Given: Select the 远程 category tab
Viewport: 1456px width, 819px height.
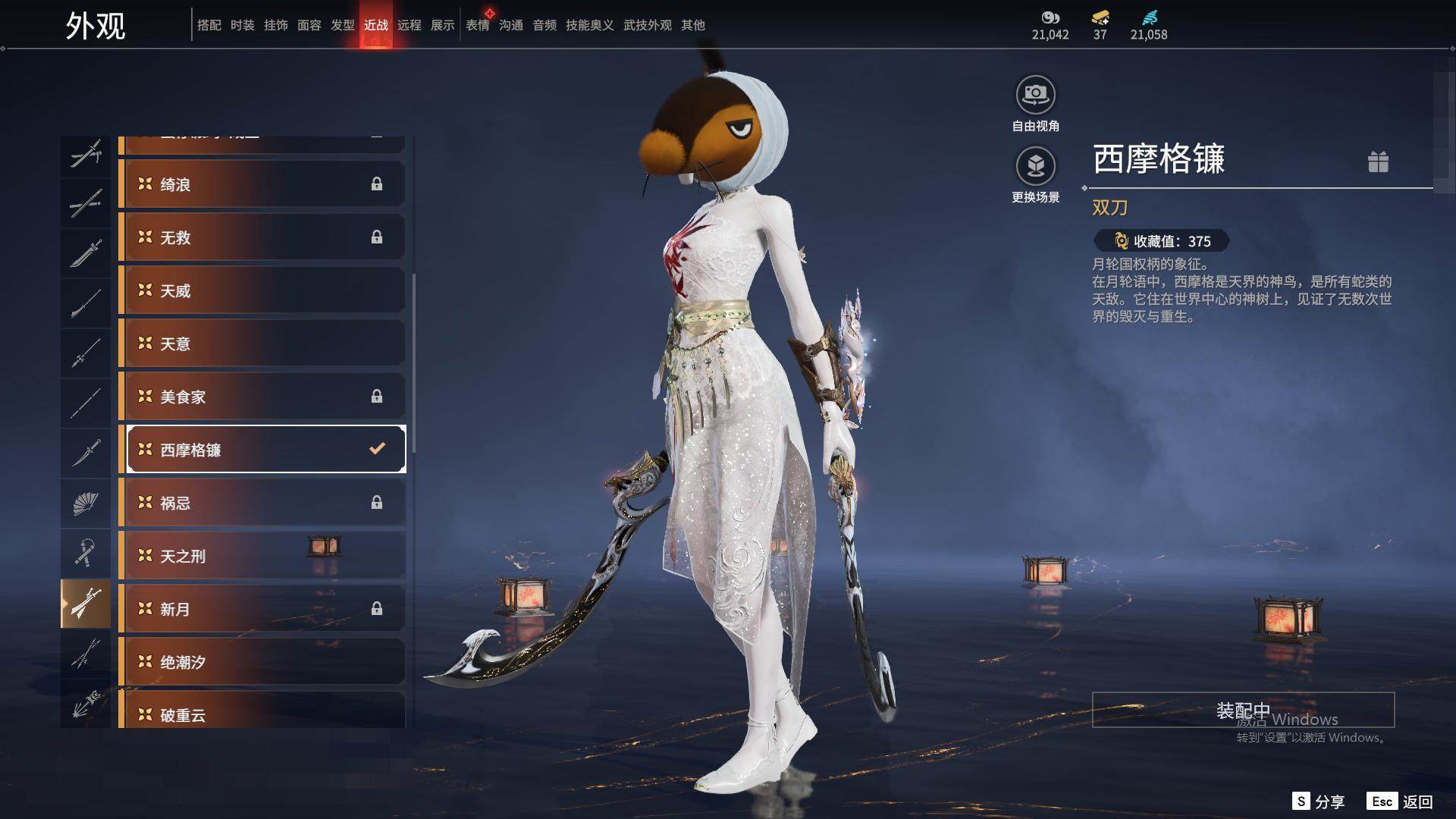Looking at the screenshot, I should [409, 25].
